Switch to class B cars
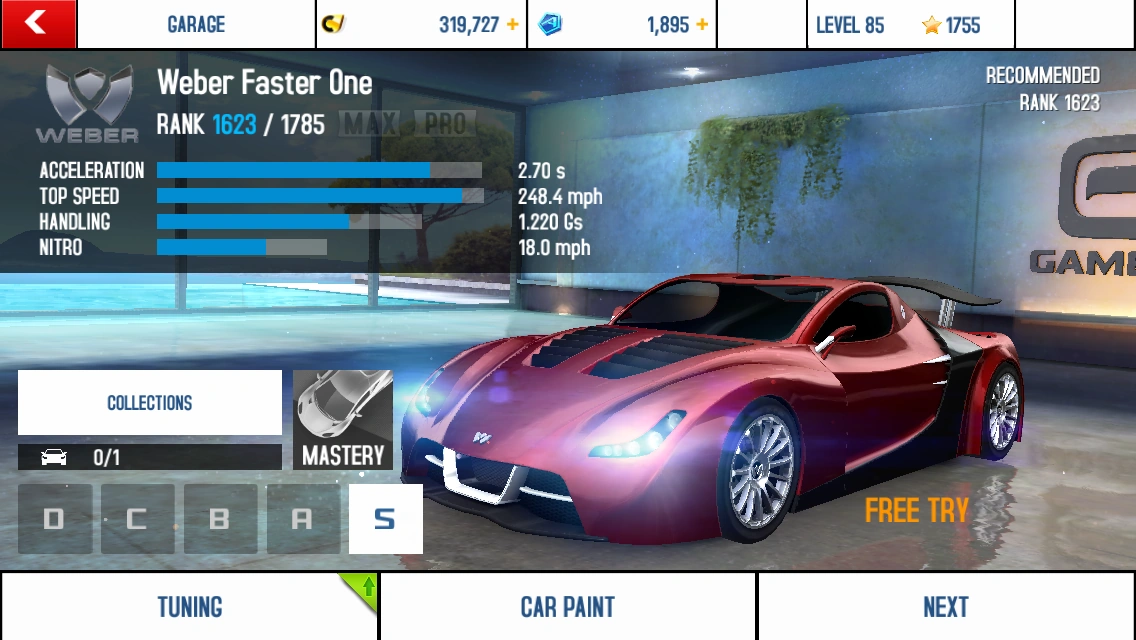This screenshot has height=640, width=1136. 220,519
